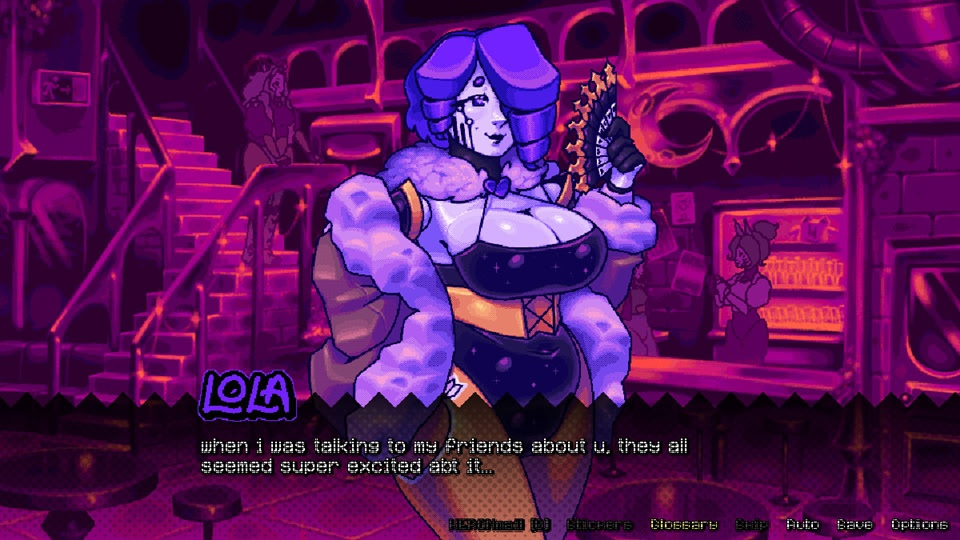Open the Options menu
960x540 pixels.
[x=919, y=524]
